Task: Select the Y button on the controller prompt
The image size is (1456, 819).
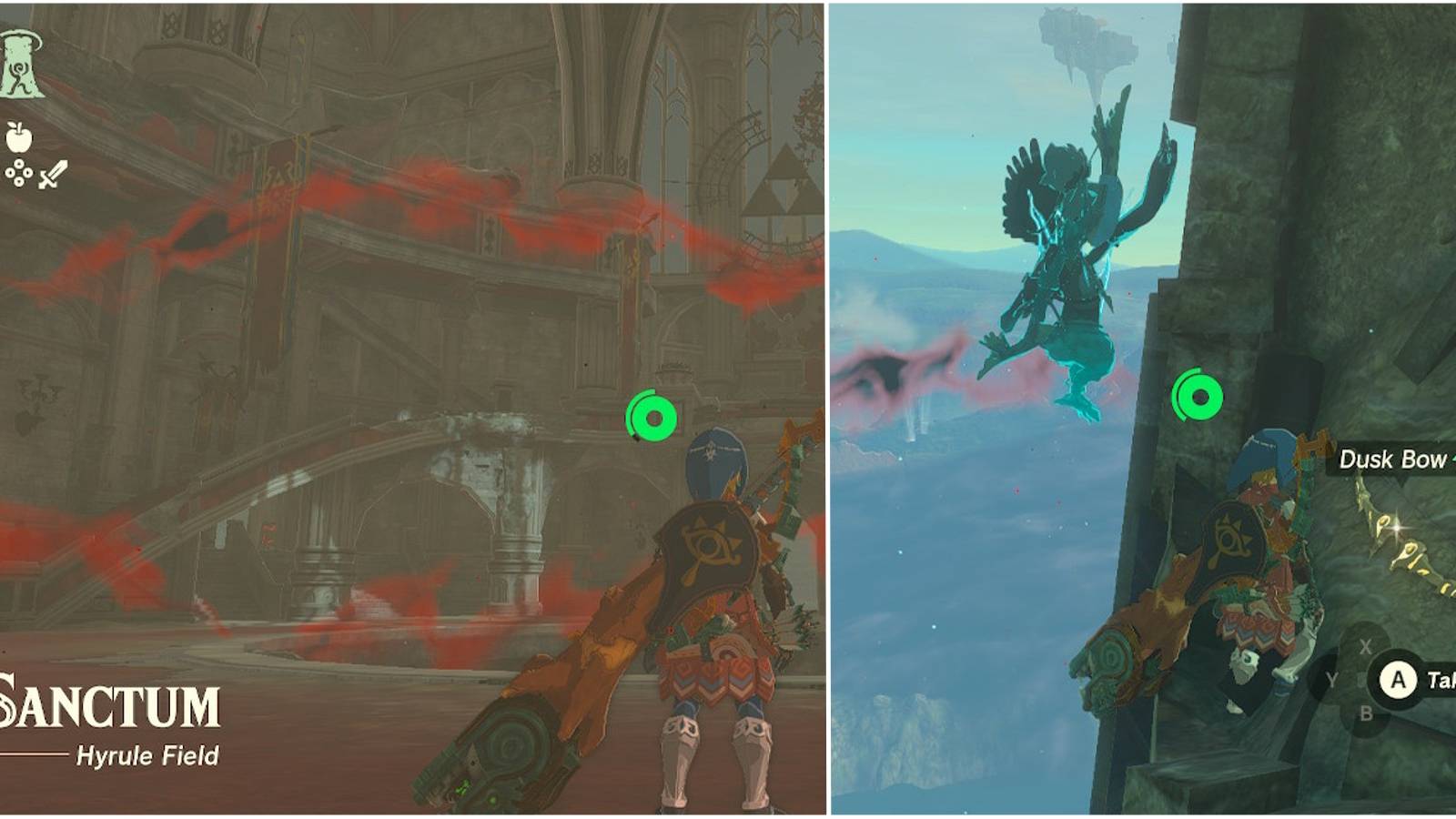Action: pyautogui.click(x=1331, y=679)
